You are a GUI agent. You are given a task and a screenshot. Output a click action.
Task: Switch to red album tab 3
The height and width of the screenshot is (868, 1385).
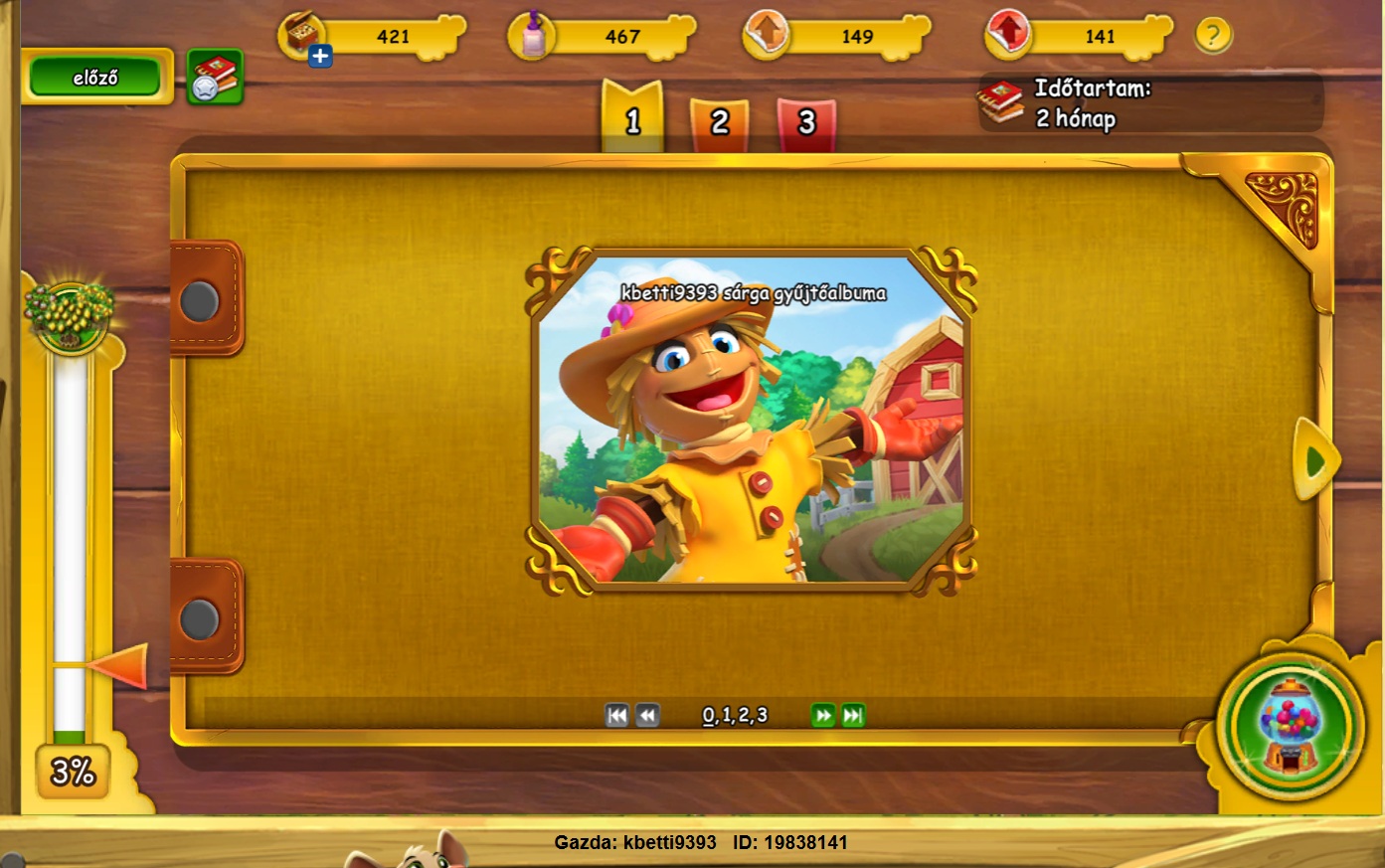tap(806, 122)
